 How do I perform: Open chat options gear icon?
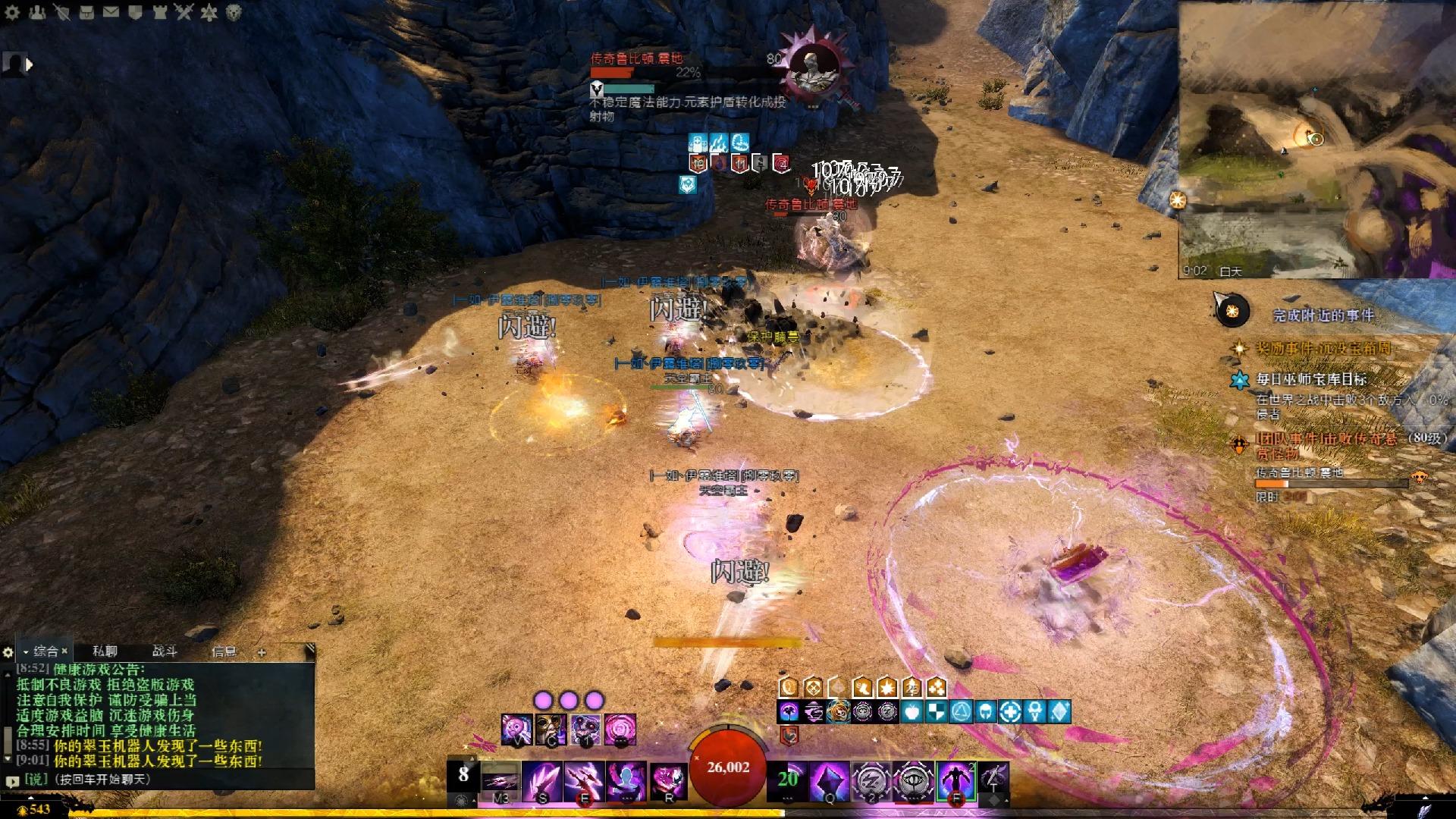click(x=8, y=652)
